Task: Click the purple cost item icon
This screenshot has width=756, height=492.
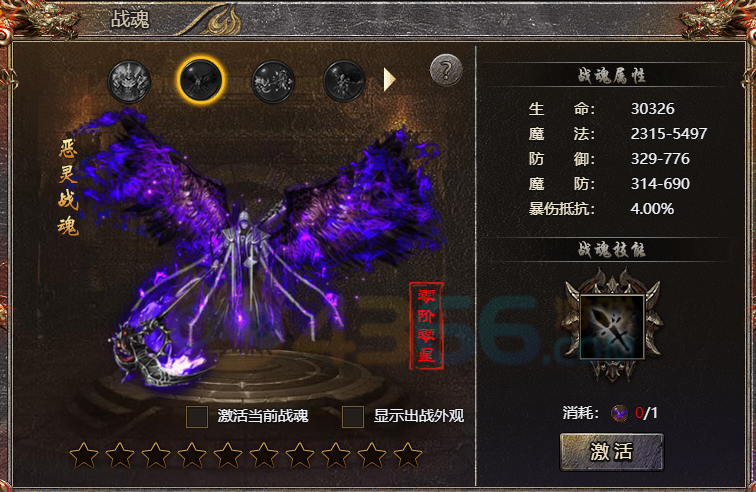Action: point(621,412)
